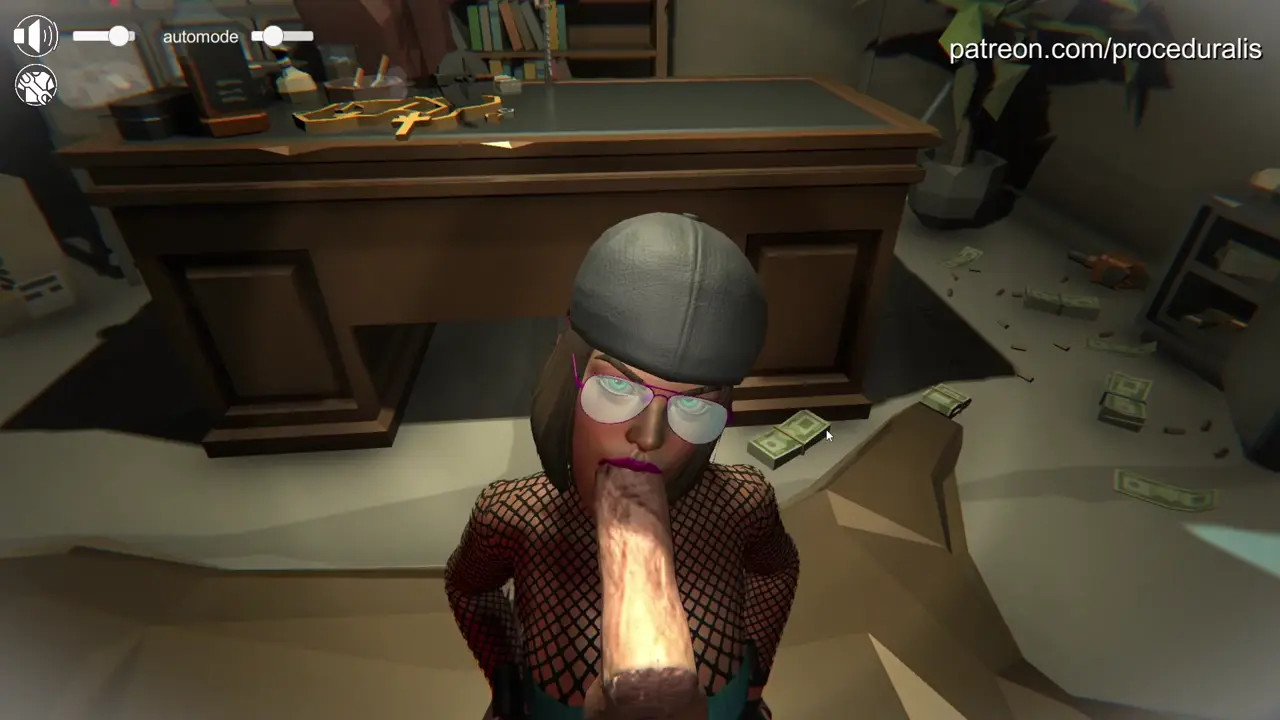Click the volume slider handle
This screenshot has height=720, width=1280.
click(x=119, y=36)
